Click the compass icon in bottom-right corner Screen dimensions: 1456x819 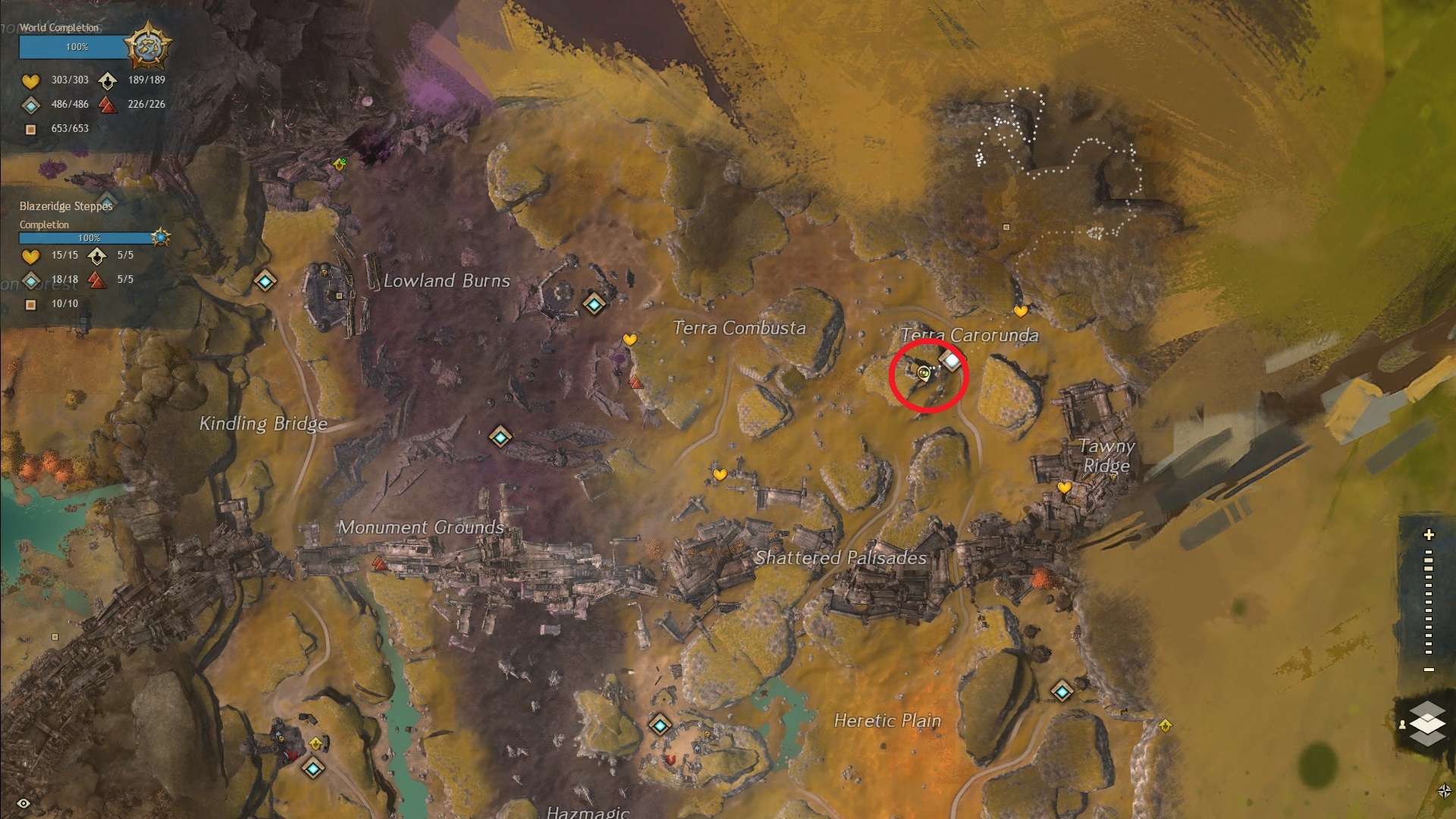point(1444,791)
